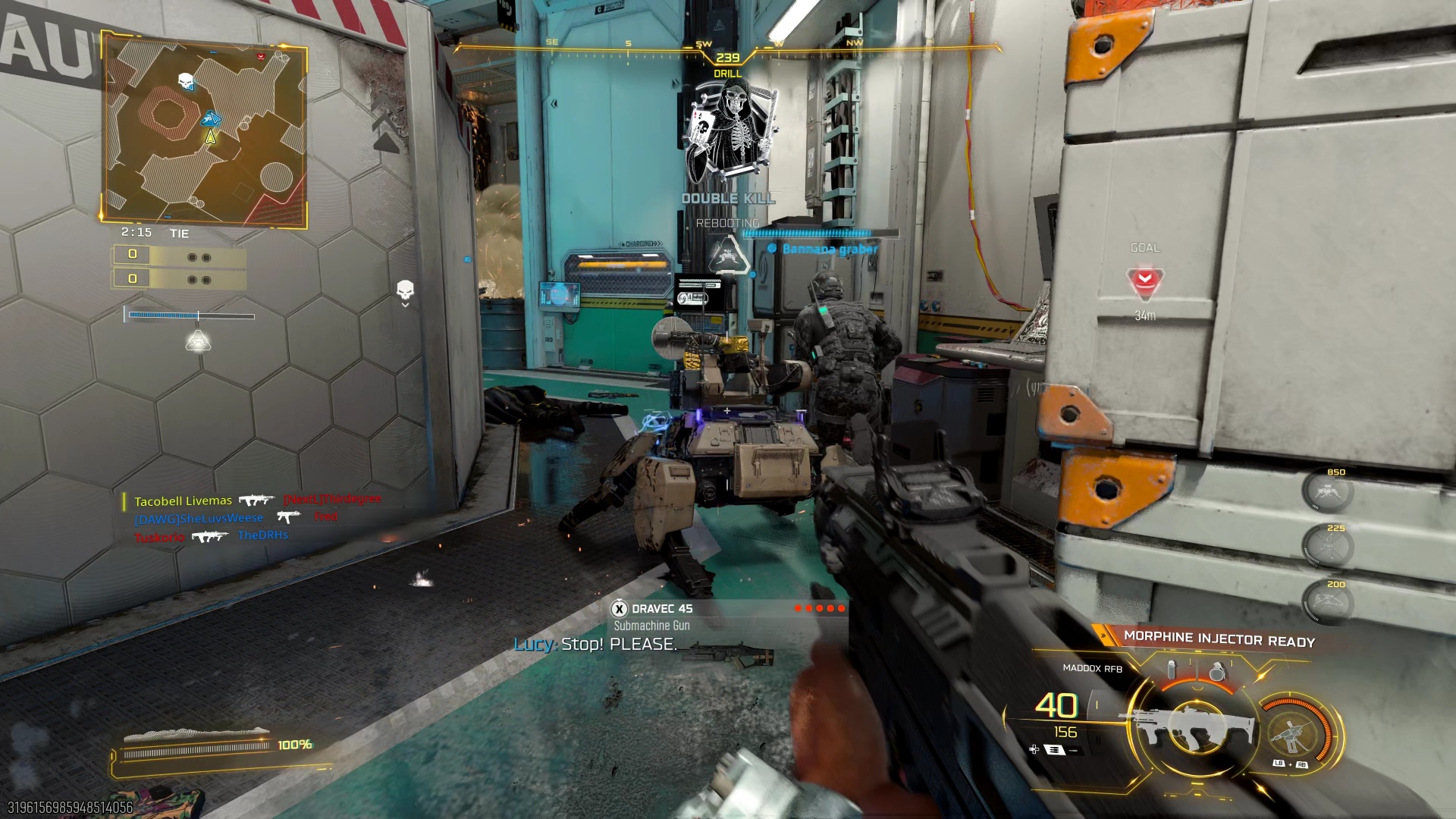Image resolution: width=1456 pixels, height=819 pixels.
Task: Click TheDRHs in the killfeed
Action: click(265, 535)
